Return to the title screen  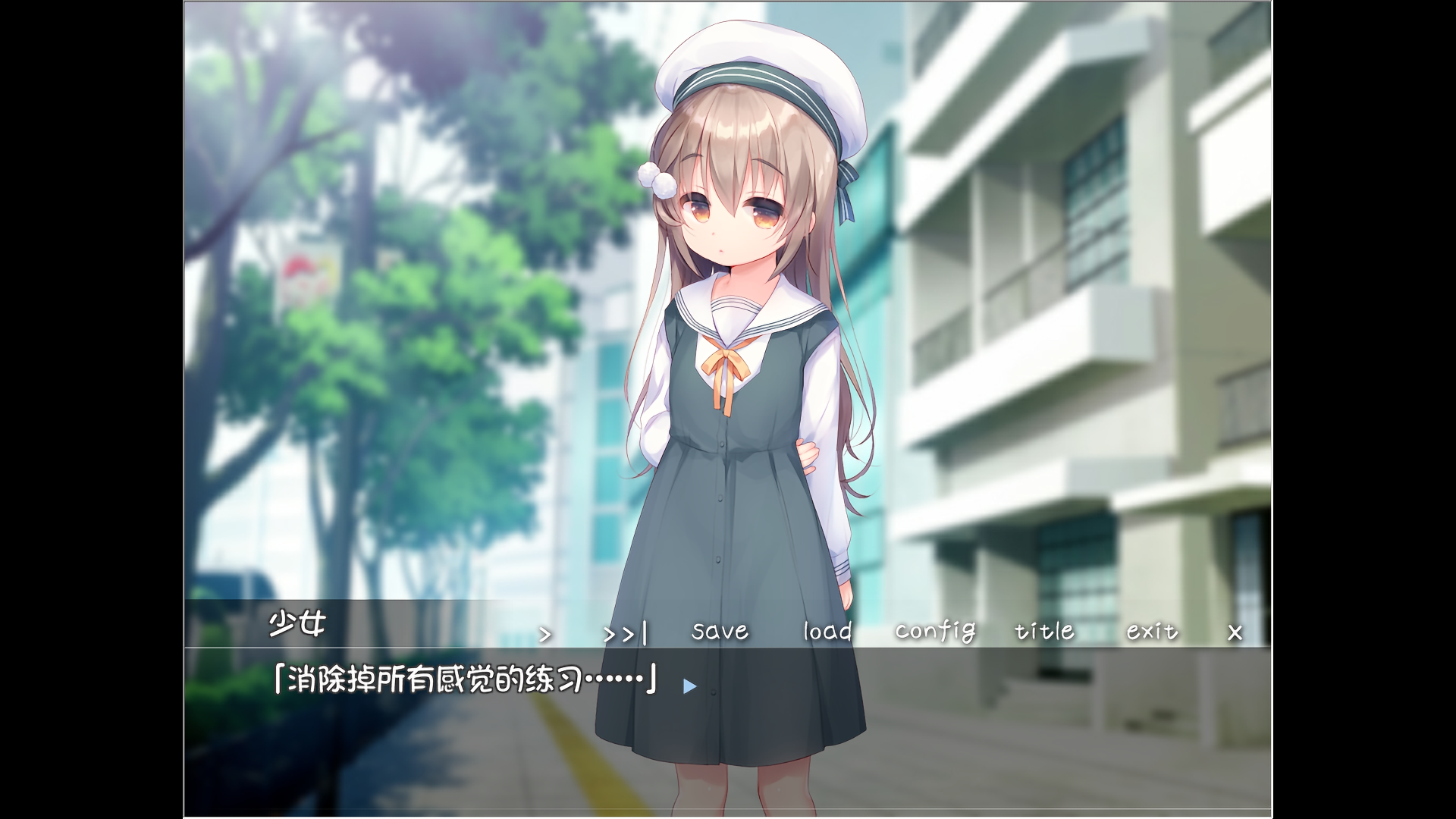pyautogui.click(x=1043, y=632)
